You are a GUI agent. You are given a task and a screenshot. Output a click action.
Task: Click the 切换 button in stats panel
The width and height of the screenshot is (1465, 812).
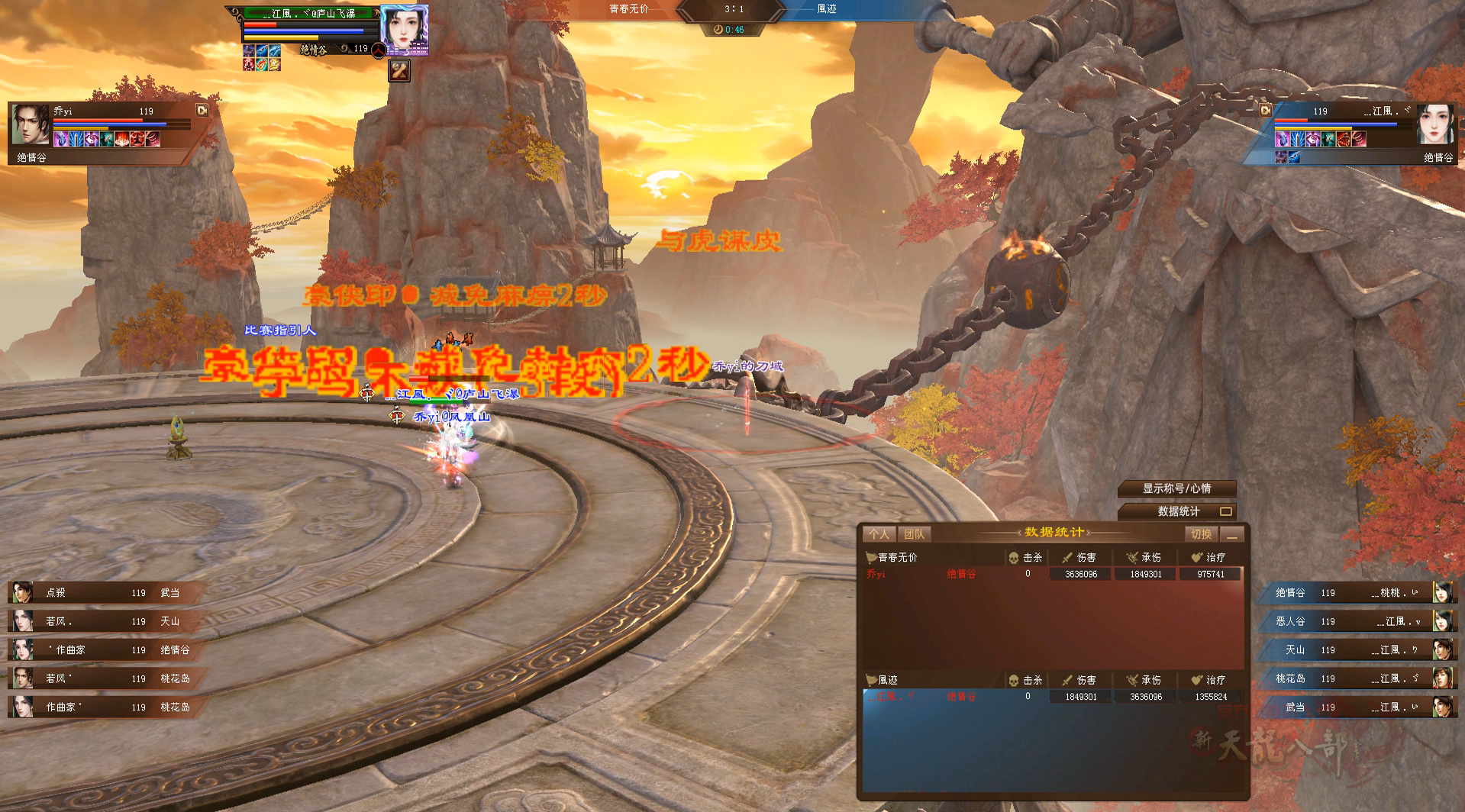point(1201,534)
